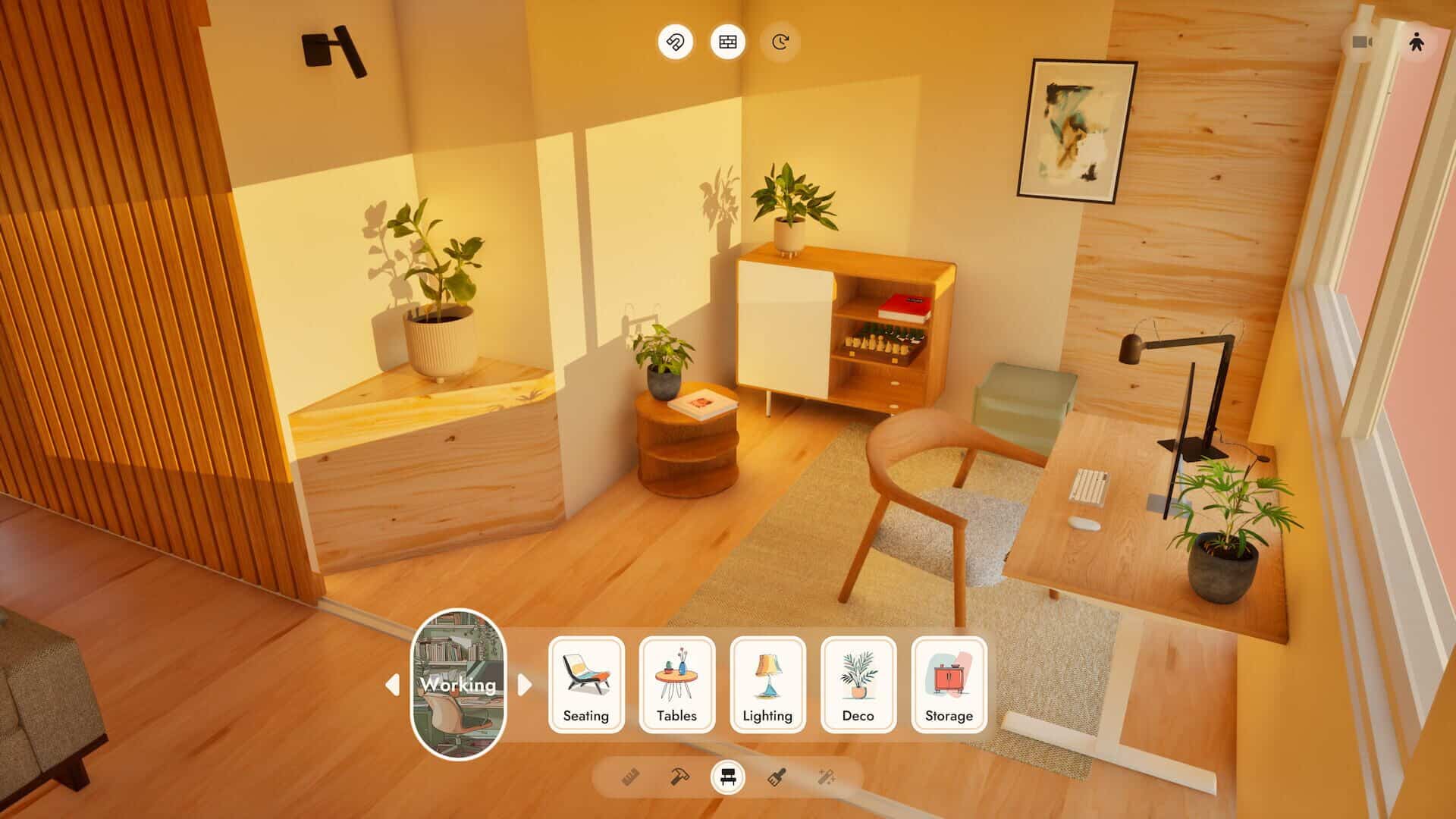
Task: Switch to the video camera view
Action: [x=1363, y=42]
